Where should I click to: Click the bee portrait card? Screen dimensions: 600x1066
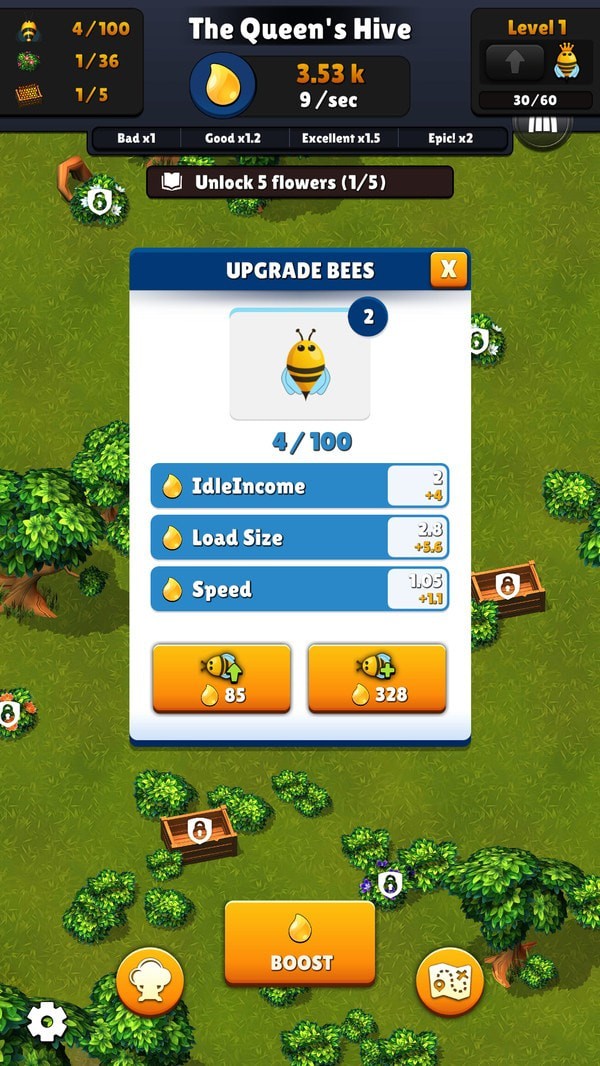coord(300,365)
